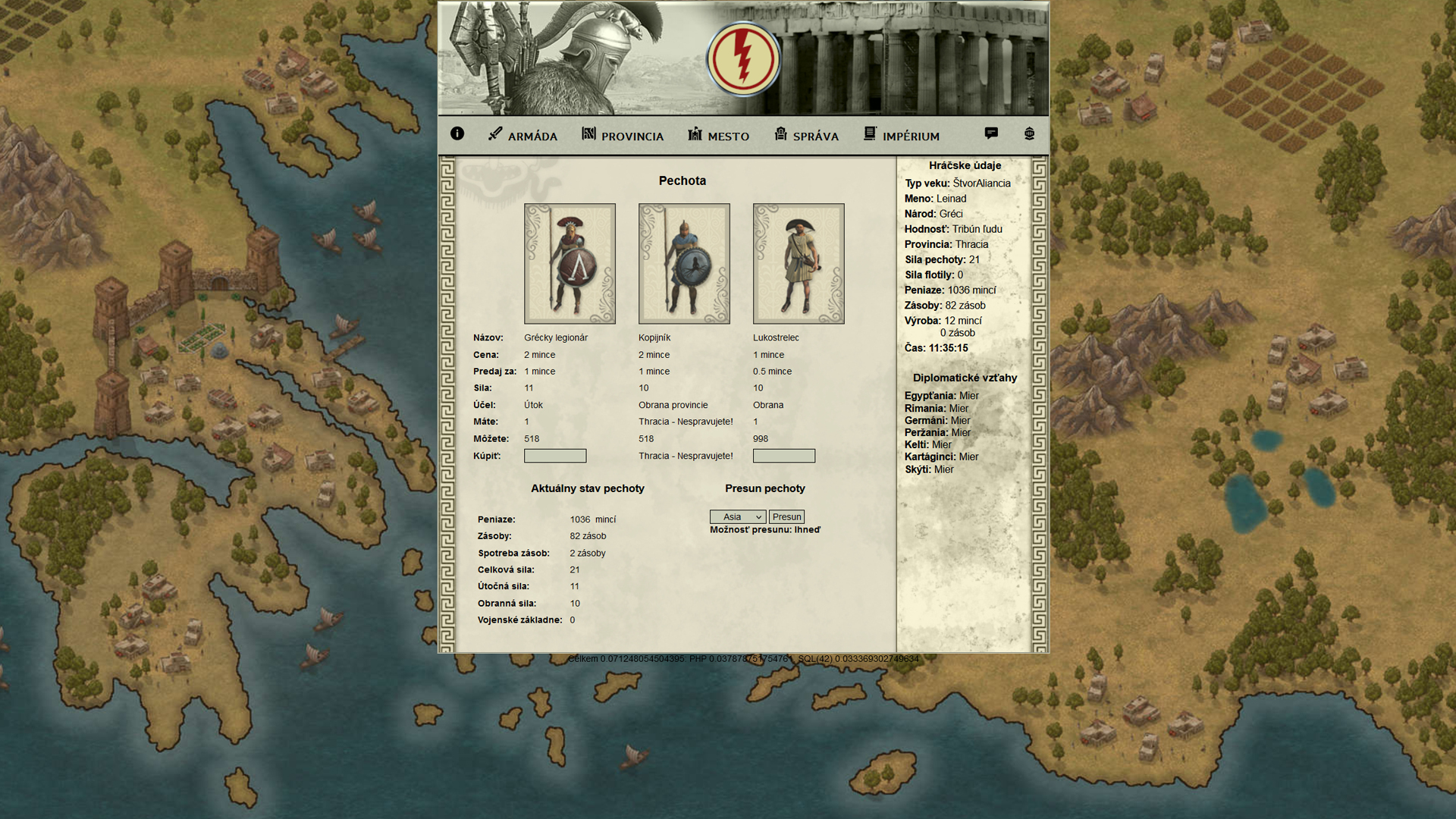Image resolution: width=1456 pixels, height=819 pixels.
Task: Select the Lukostrelec archer portrait
Action: point(799,264)
